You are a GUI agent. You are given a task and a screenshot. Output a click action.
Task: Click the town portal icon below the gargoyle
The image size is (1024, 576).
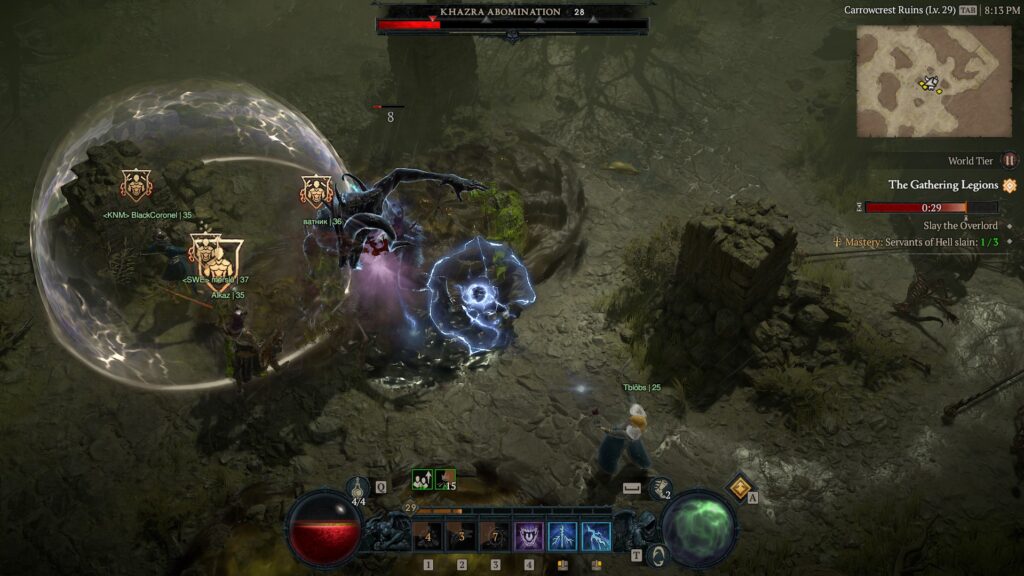coord(656,553)
